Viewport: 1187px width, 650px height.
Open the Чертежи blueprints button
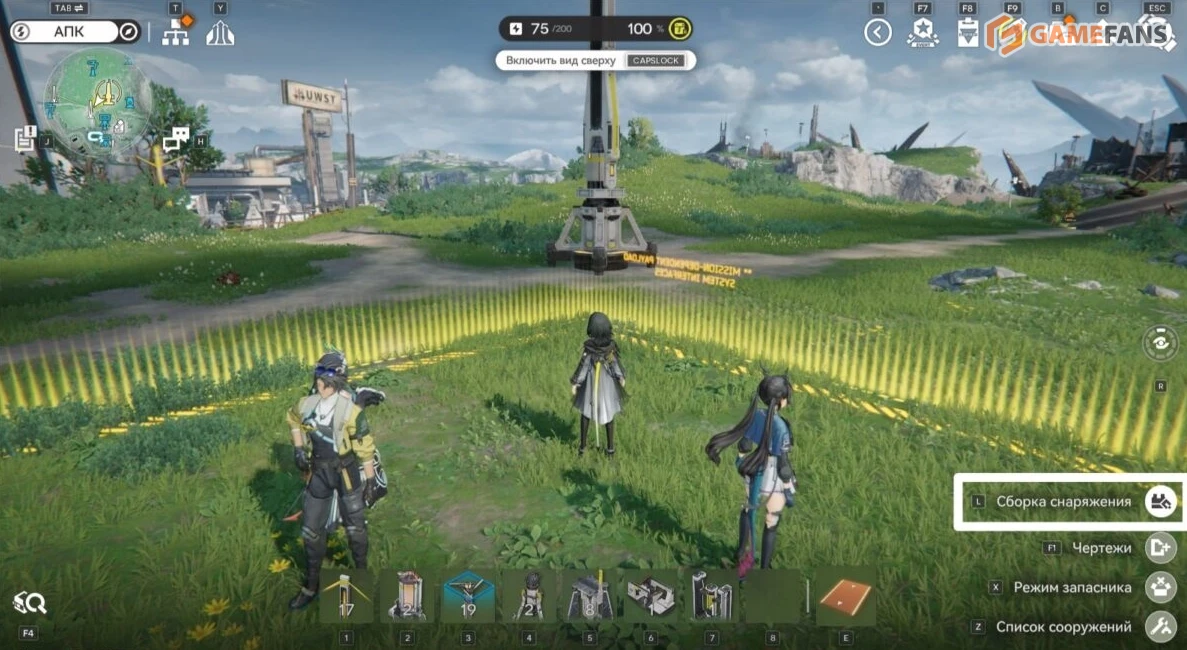tap(1160, 548)
